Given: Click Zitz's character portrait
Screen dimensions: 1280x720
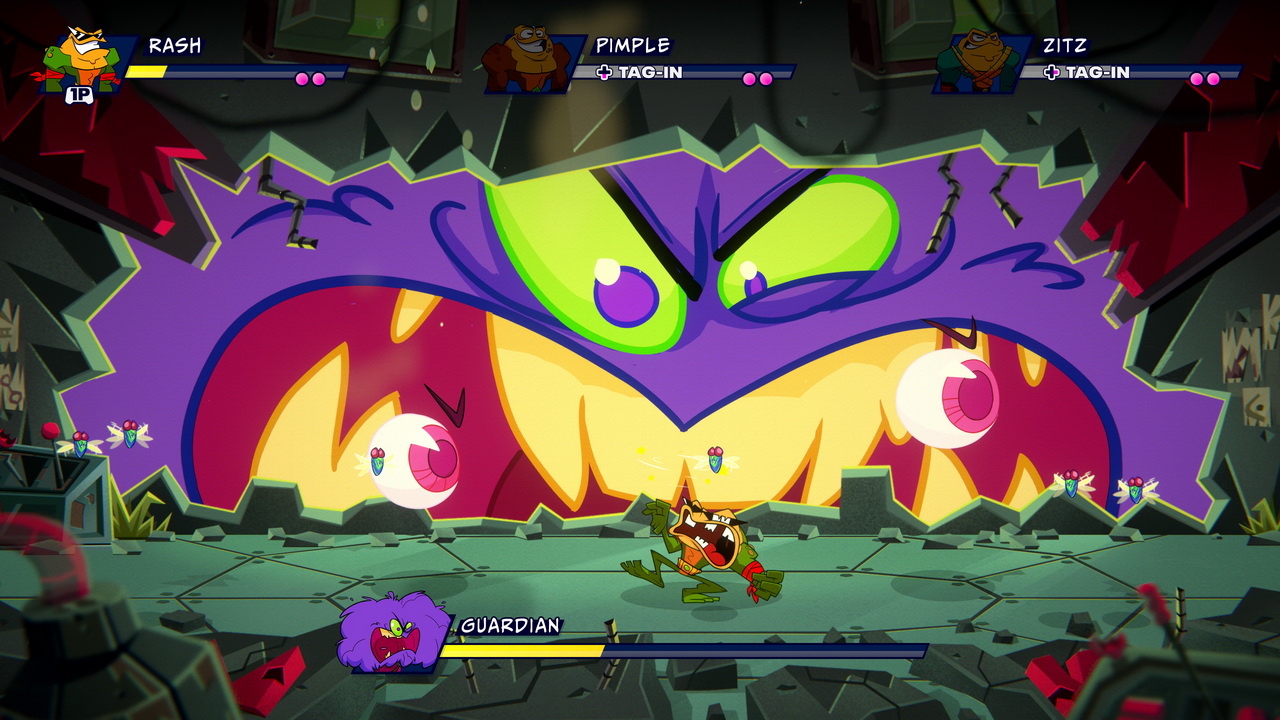Looking at the screenshot, I should [977, 62].
